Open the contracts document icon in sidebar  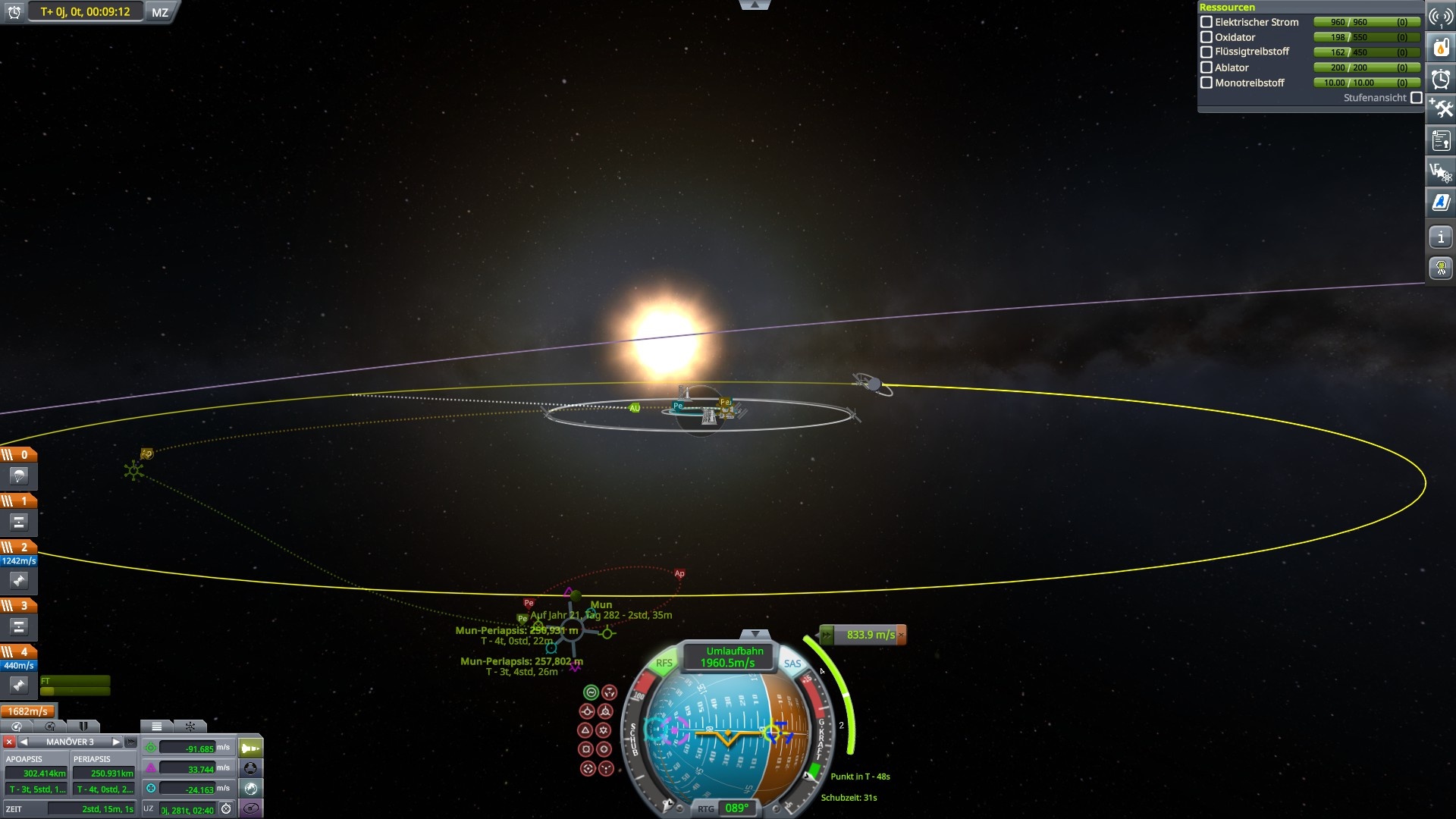pos(1440,140)
